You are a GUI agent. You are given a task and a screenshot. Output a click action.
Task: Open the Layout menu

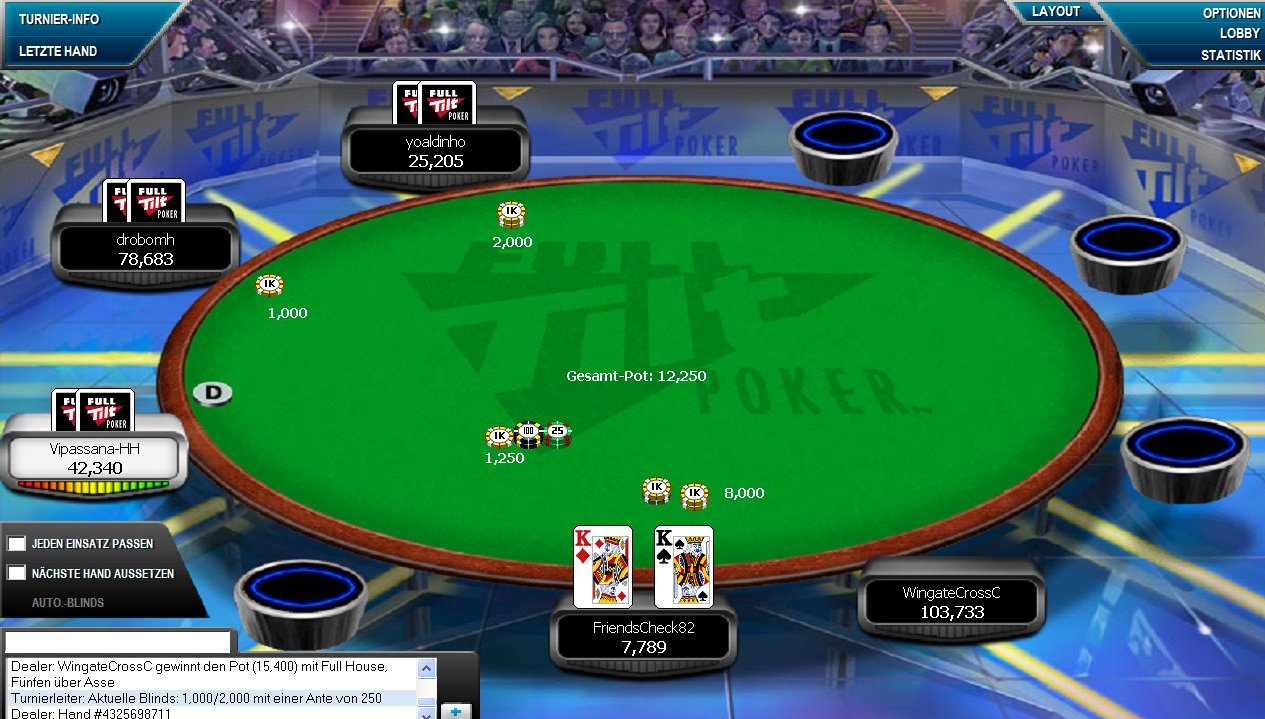coord(1056,11)
